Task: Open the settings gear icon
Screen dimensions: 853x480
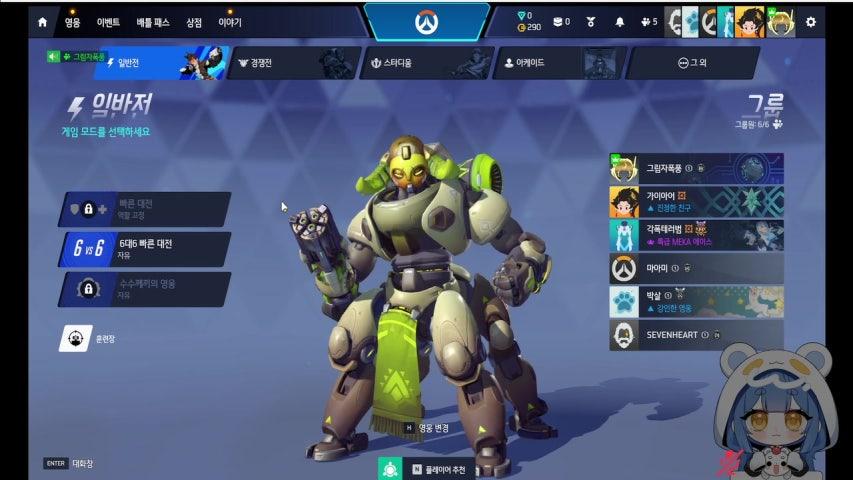Action: coord(810,21)
